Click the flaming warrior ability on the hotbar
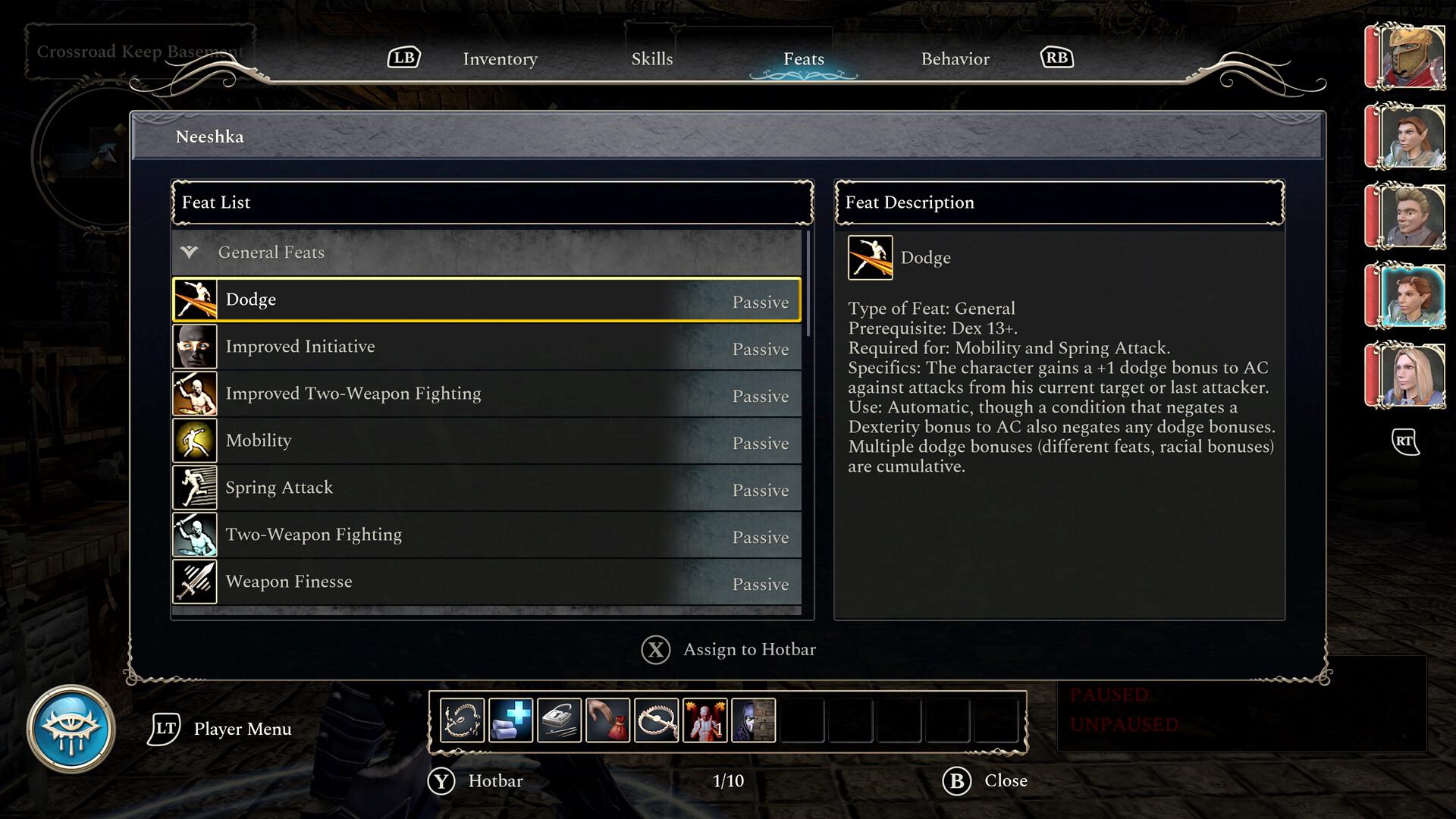Screen dimensions: 1456x819 [705, 720]
